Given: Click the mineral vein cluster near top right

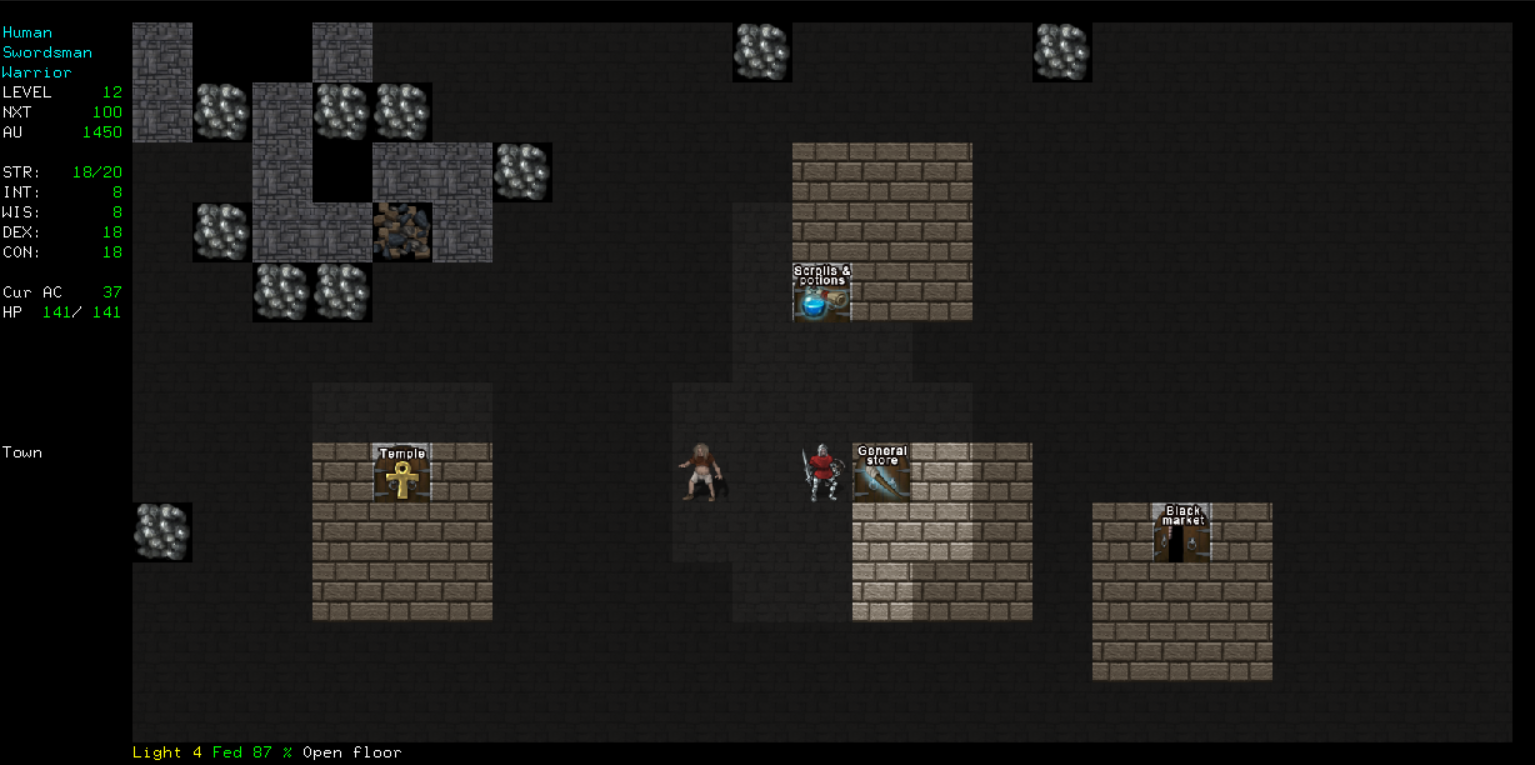Looking at the screenshot, I should click(x=1062, y=52).
